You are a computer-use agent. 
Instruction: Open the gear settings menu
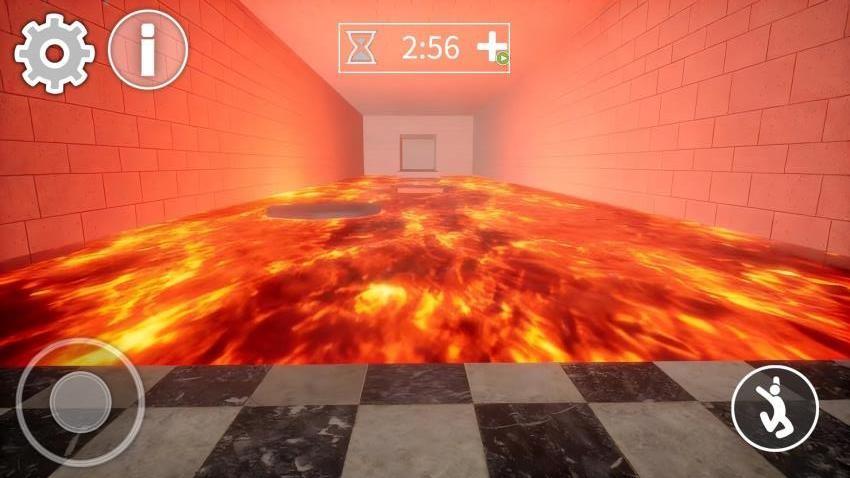click(54, 53)
